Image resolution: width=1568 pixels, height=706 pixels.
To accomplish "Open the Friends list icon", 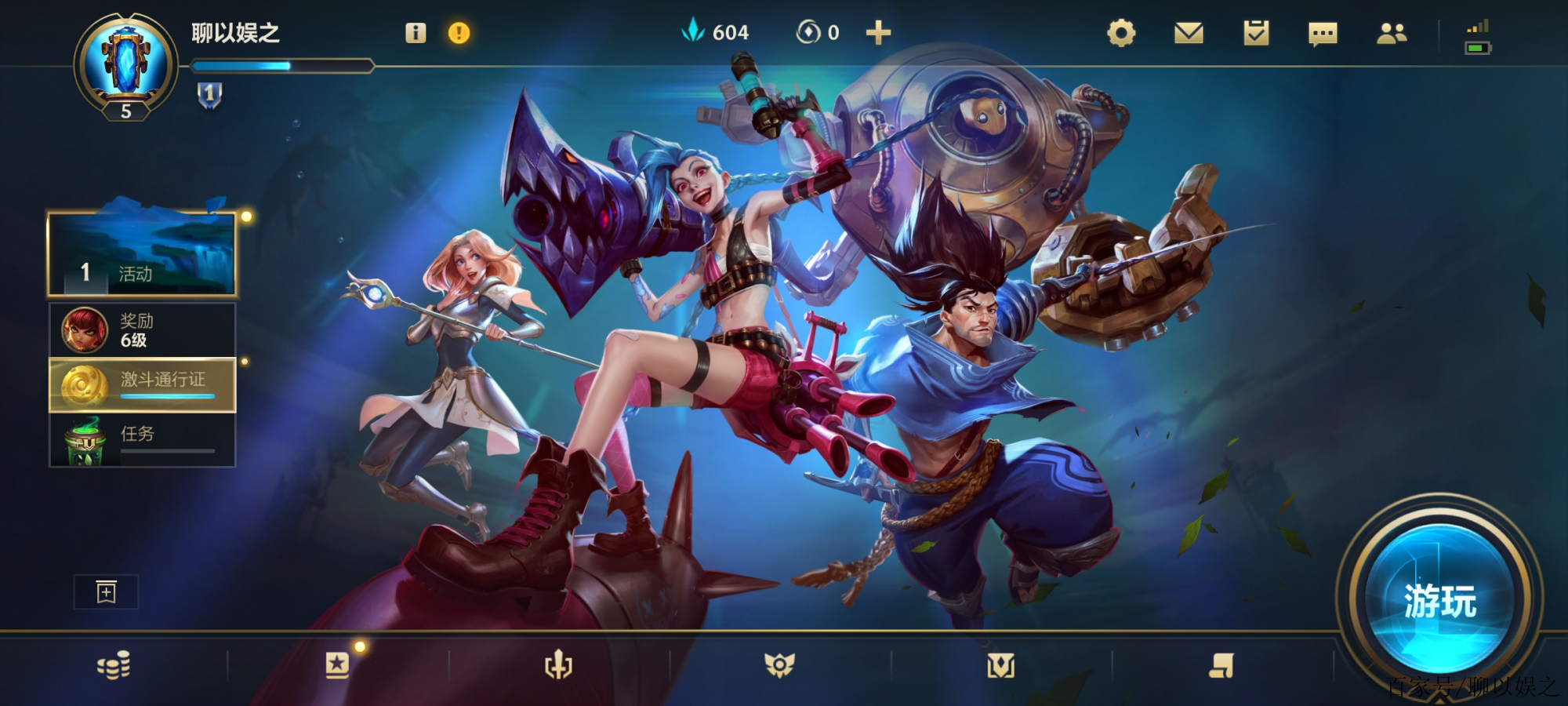I will 1392,33.
